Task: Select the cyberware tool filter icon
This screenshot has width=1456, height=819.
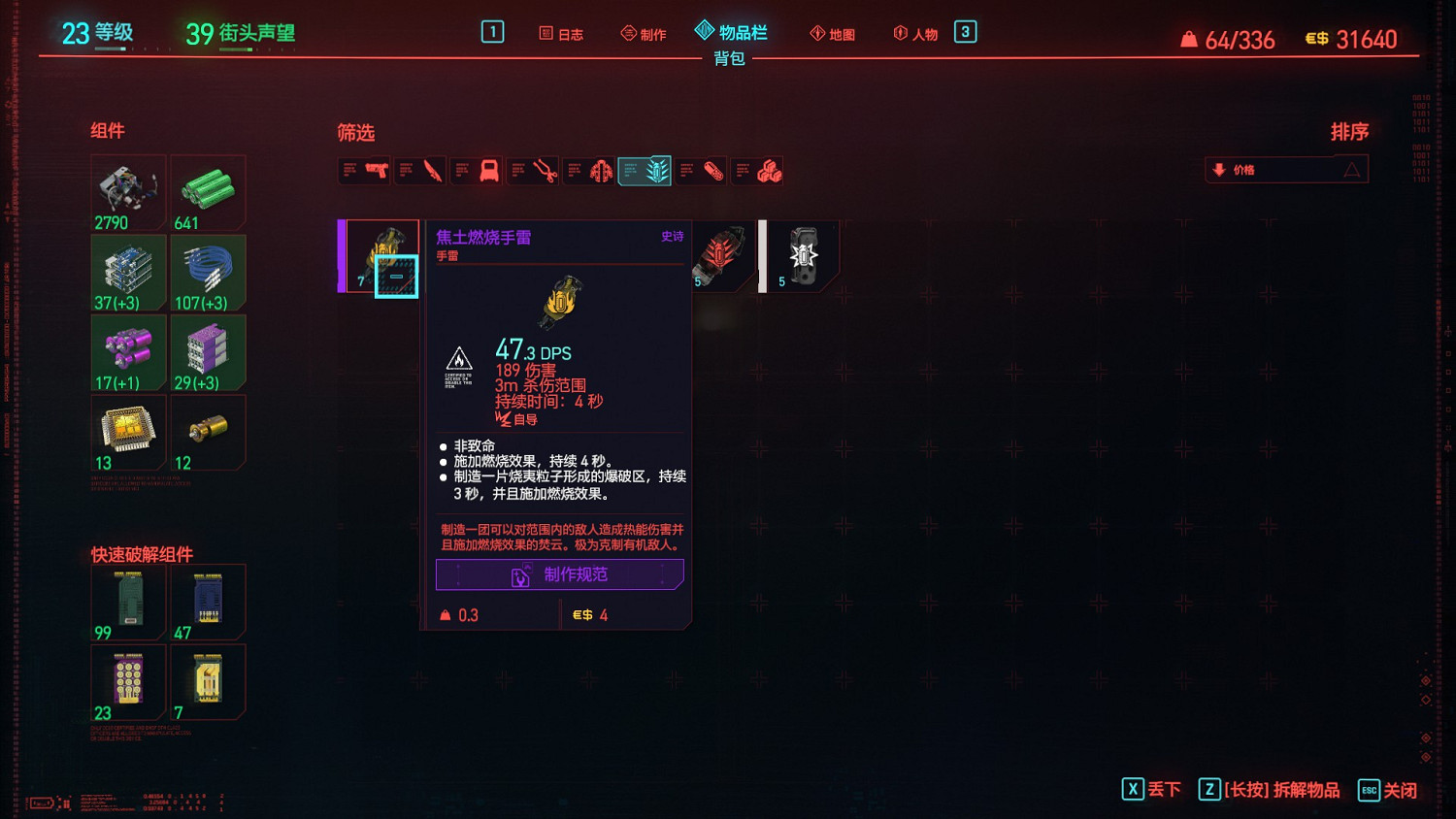Action: [x=533, y=170]
